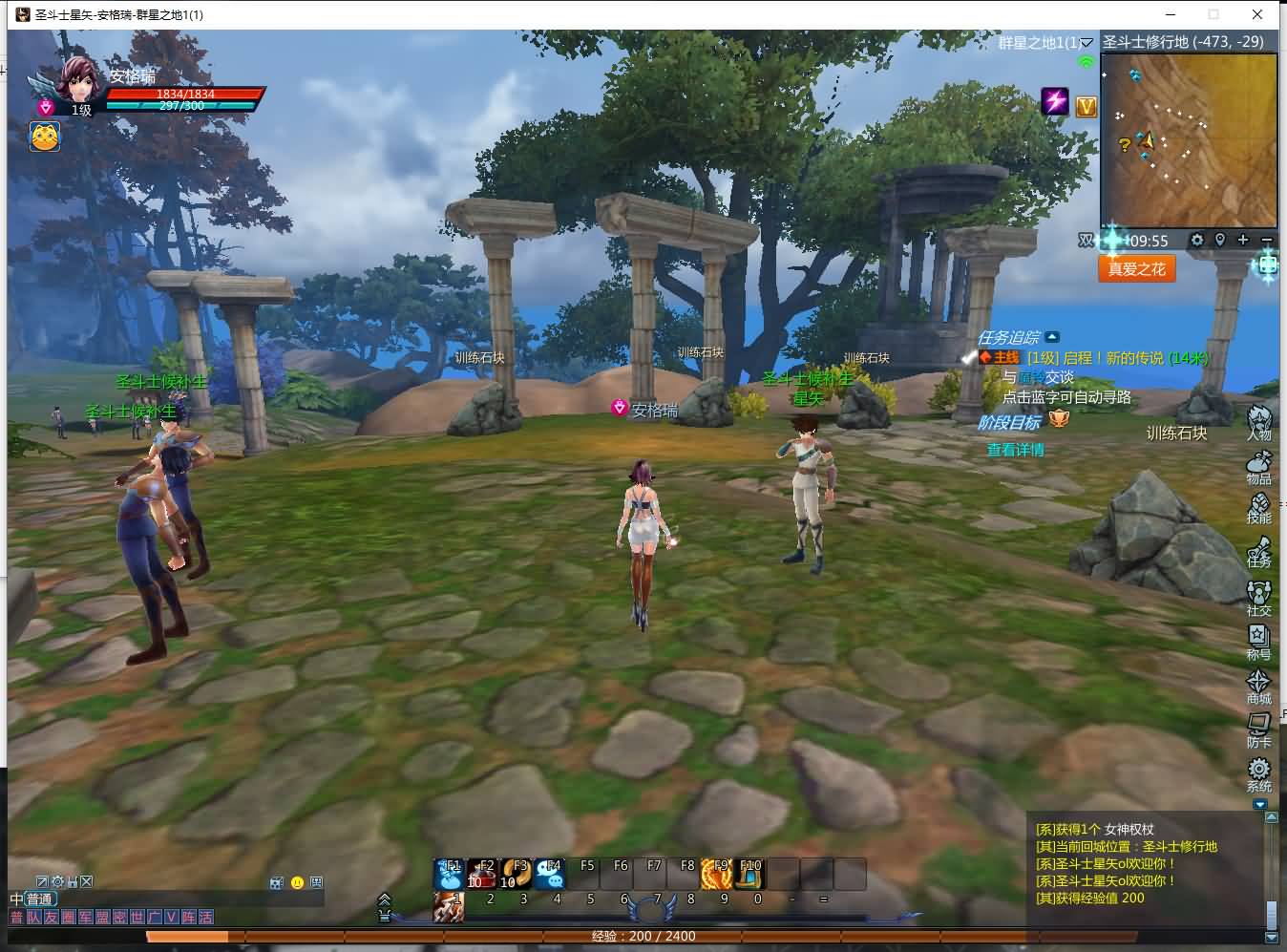Open the 称号 titles menu
Screen dimensions: 1287x952
click(1259, 640)
